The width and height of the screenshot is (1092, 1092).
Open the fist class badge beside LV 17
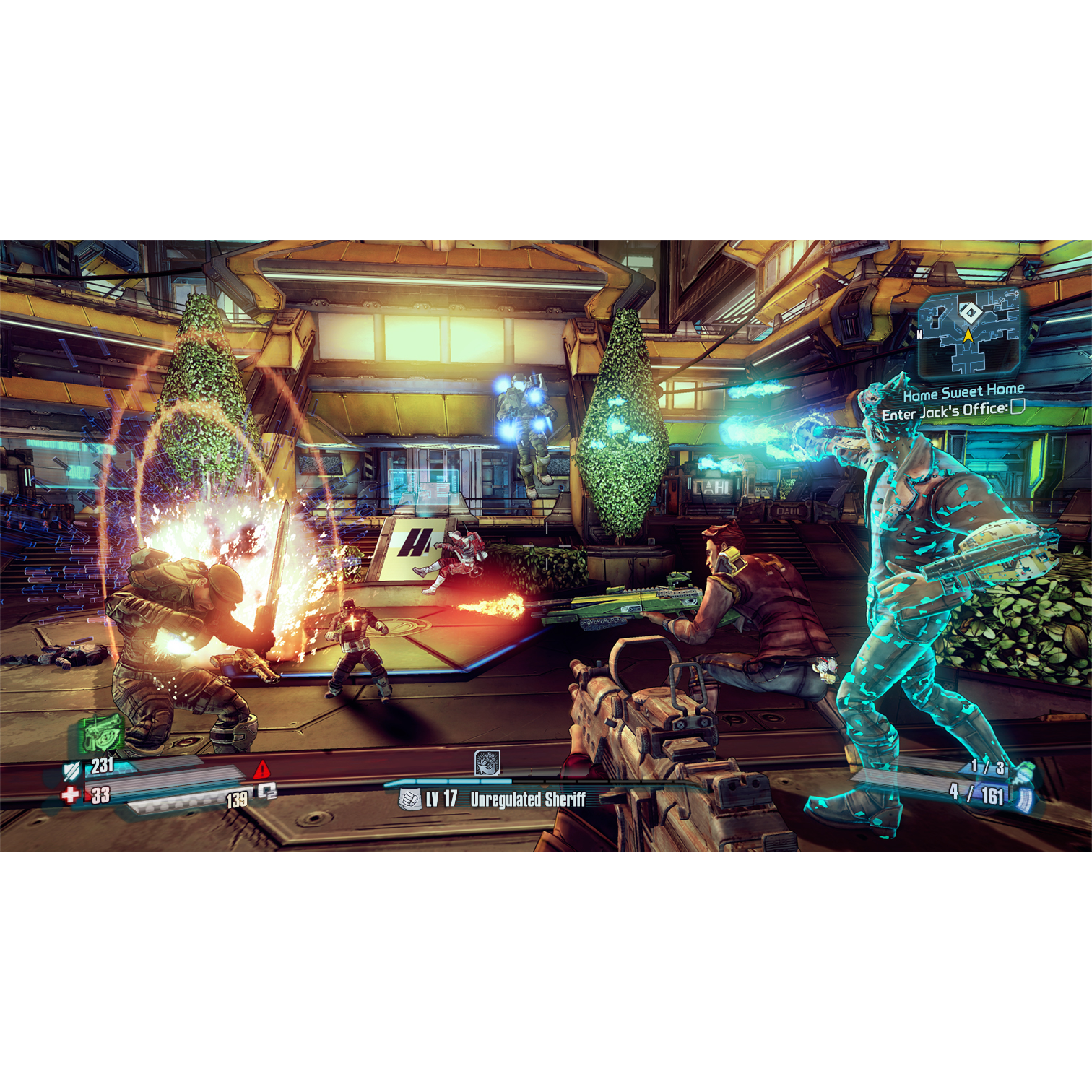click(409, 799)
